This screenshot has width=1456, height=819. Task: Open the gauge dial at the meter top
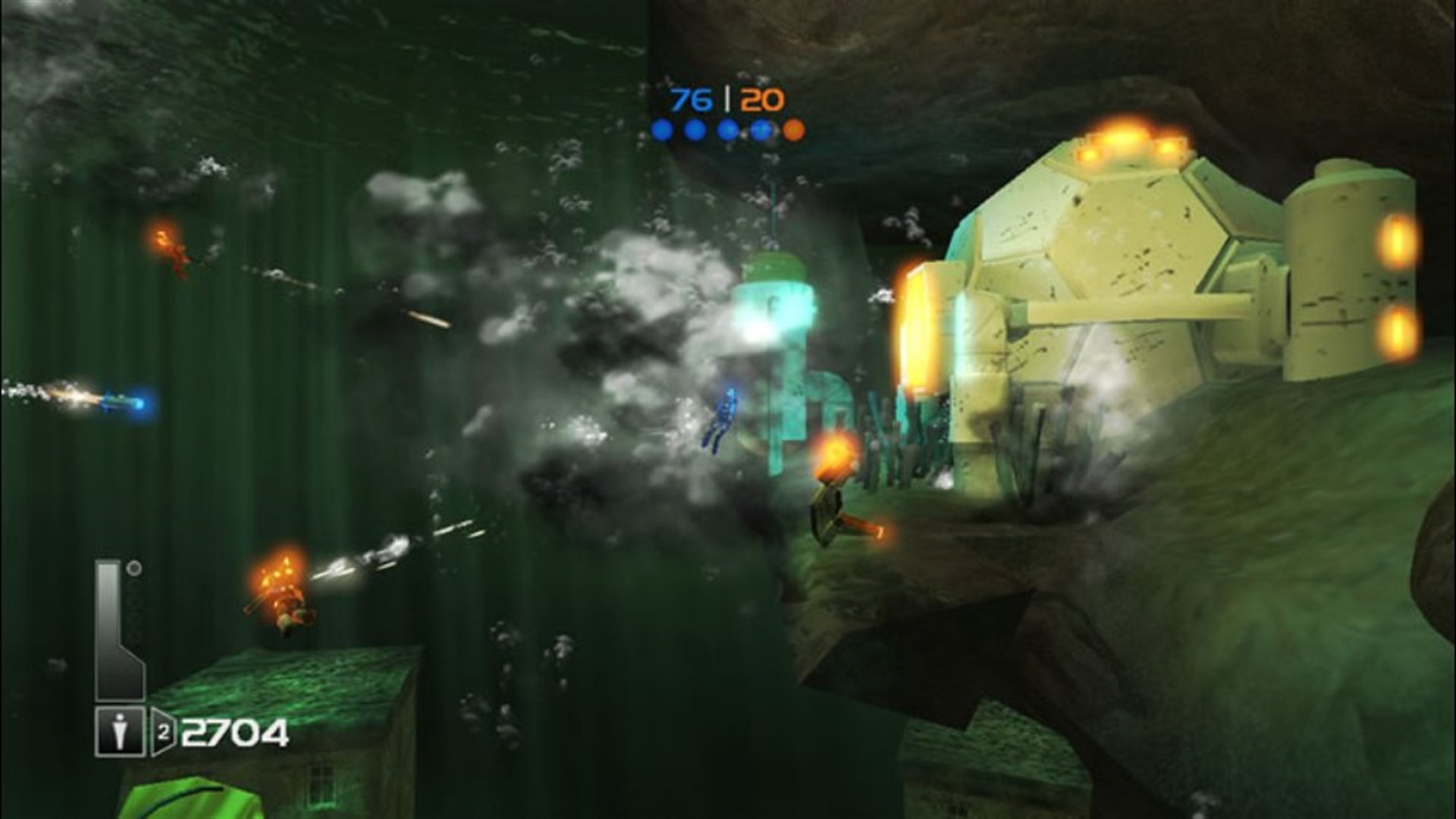(133, 567)
